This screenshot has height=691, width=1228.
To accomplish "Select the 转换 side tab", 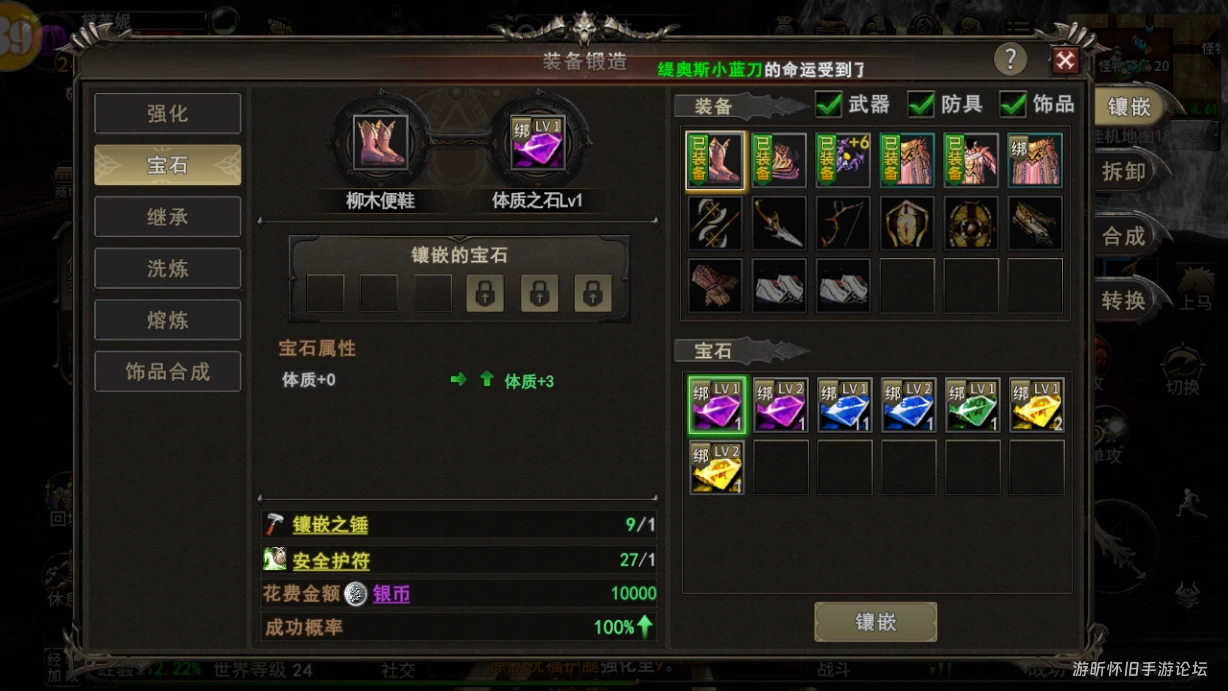I will pyautogui.click(x=1123, y=300).
